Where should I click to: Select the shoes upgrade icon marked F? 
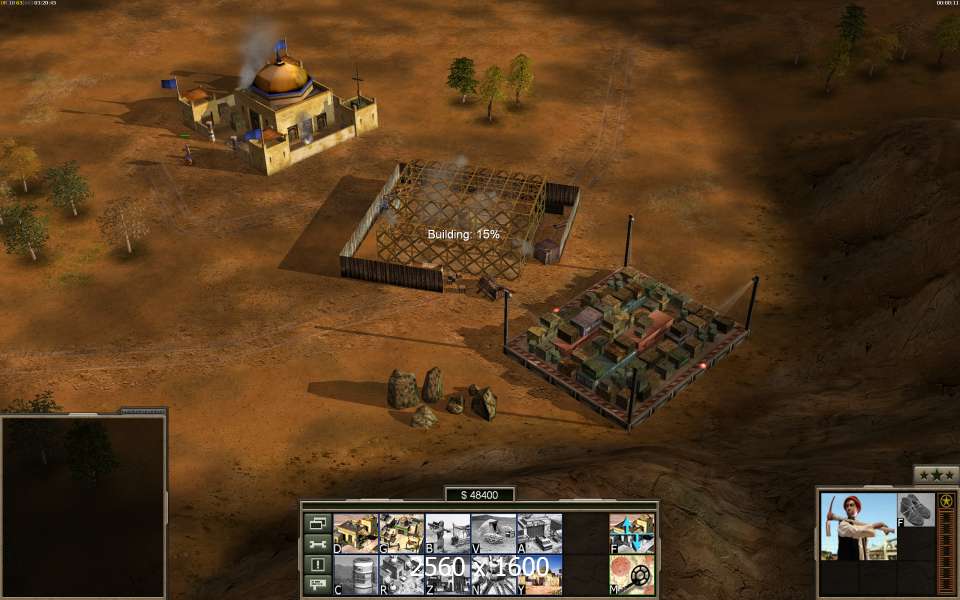click(x=915, y=509)
